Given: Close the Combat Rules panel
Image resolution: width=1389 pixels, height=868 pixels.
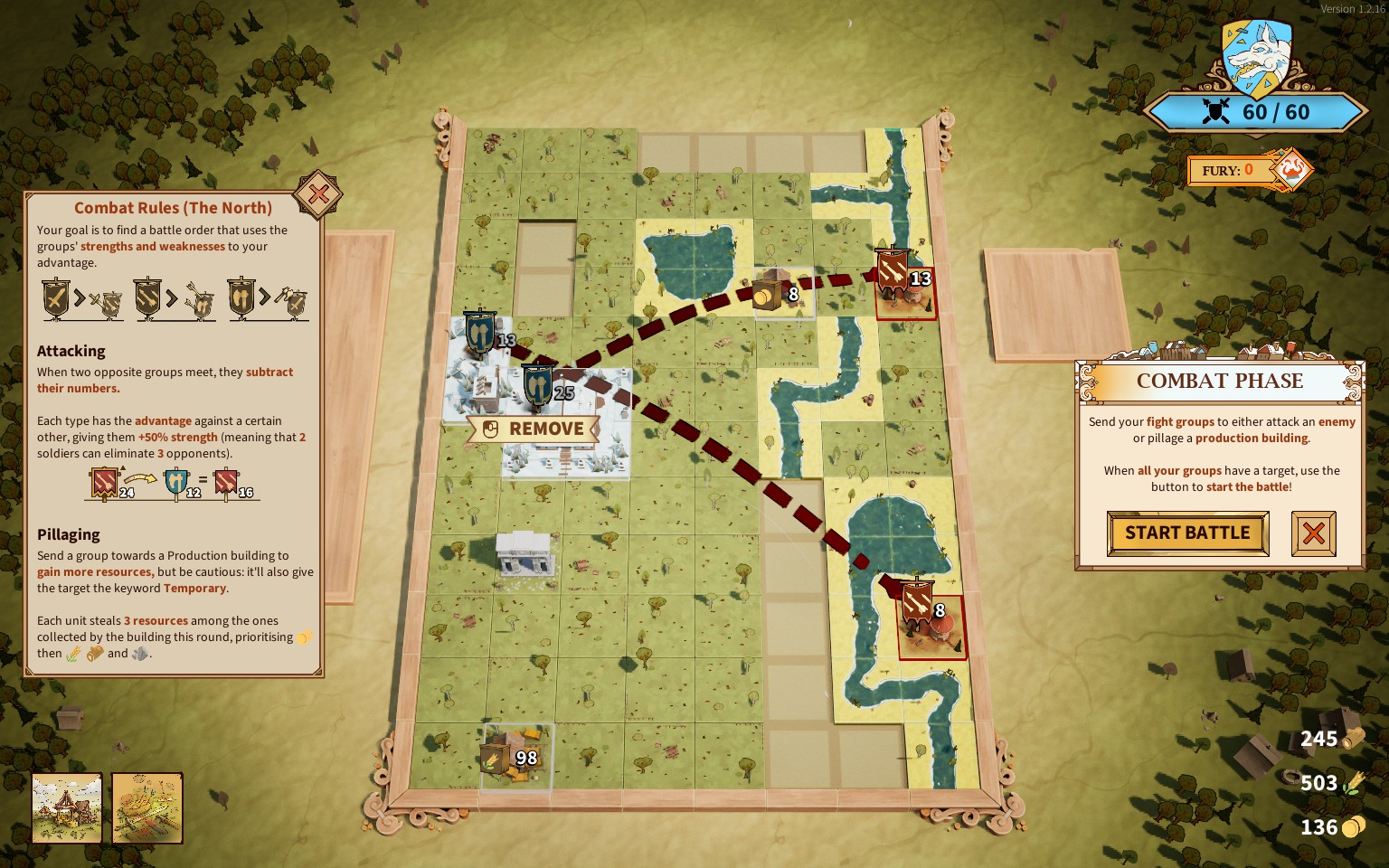Looking at the screenshot, I should point(318,194).
